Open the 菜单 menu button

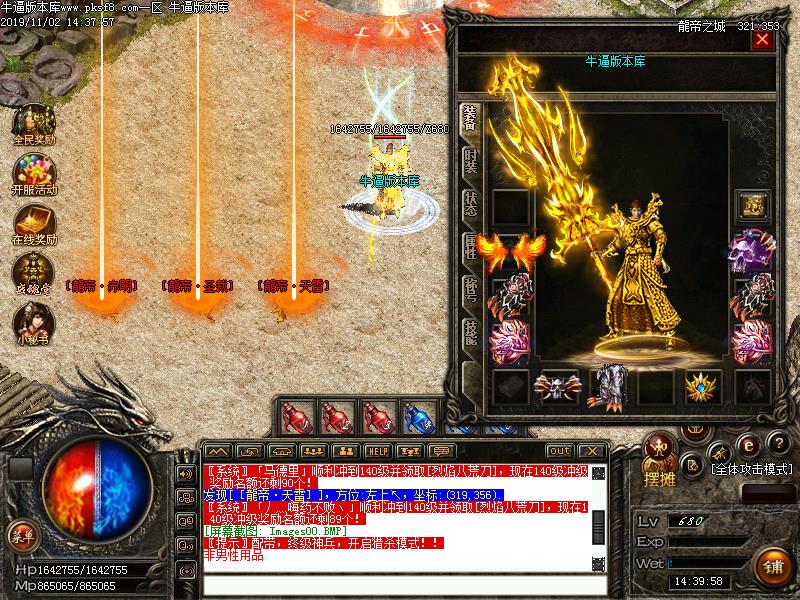(22, 535)
